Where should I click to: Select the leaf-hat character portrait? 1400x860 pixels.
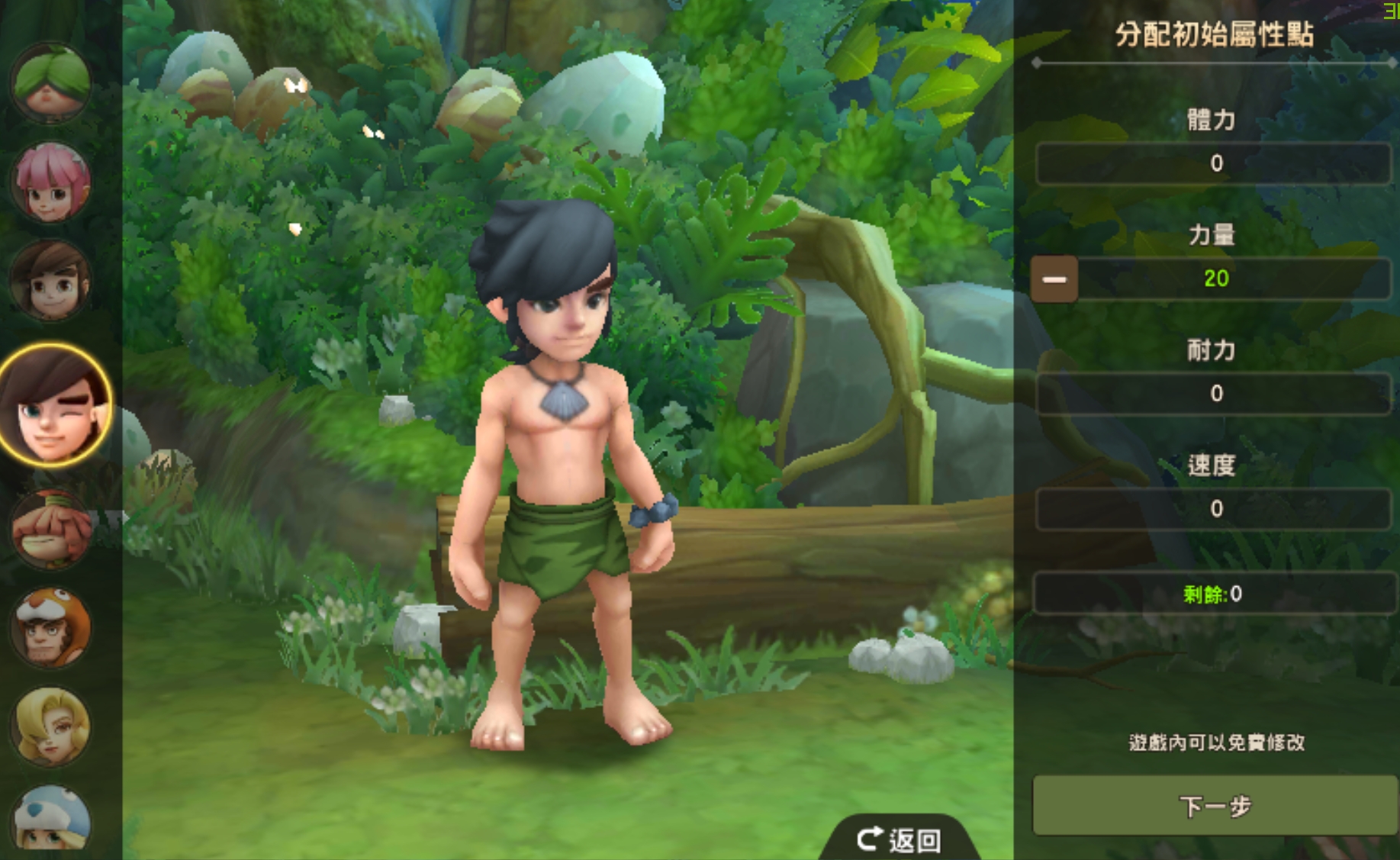[x=50, y=82]
